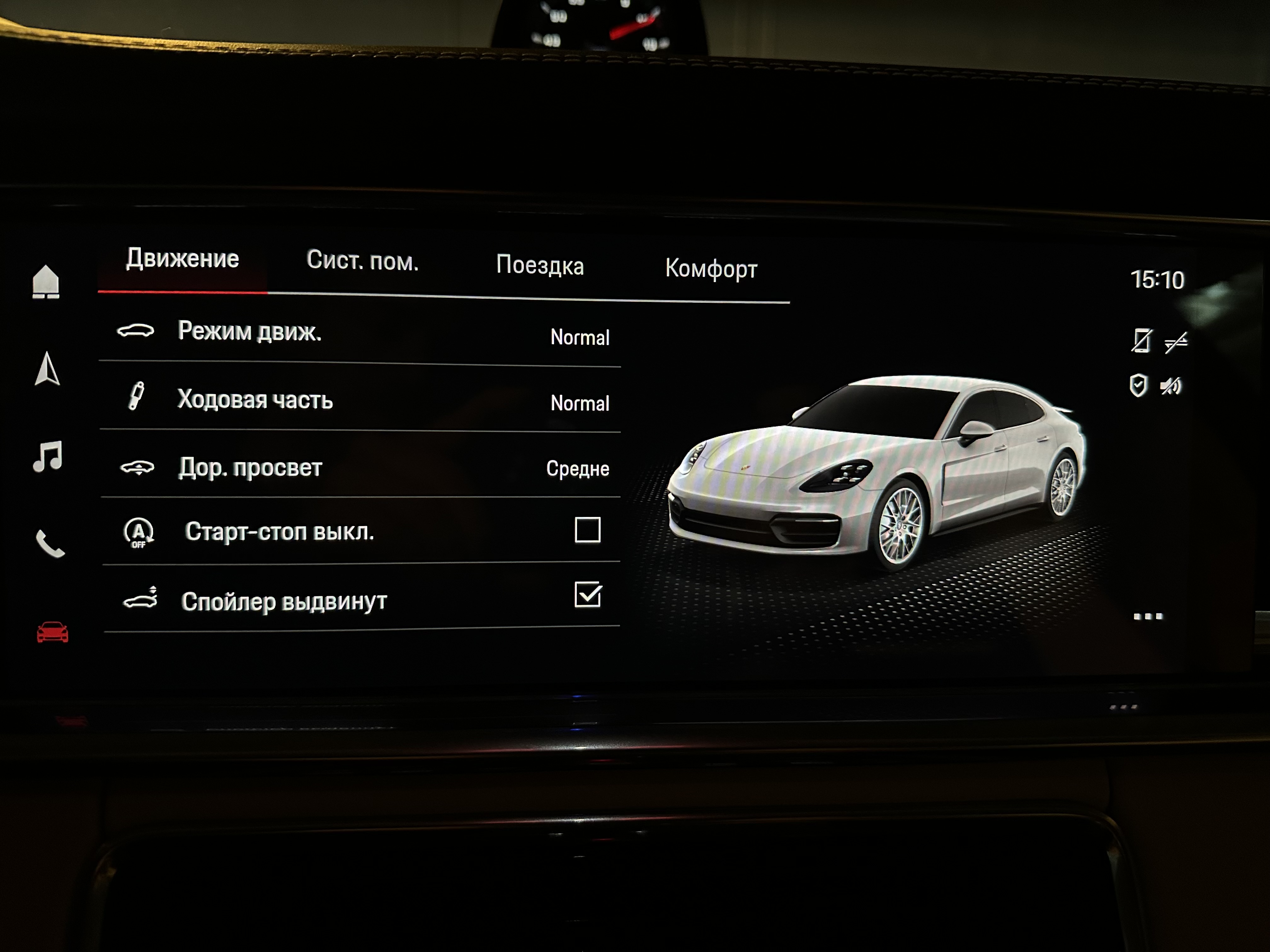
Task: Open navigation arrow icon
Action: pos(47,368)
